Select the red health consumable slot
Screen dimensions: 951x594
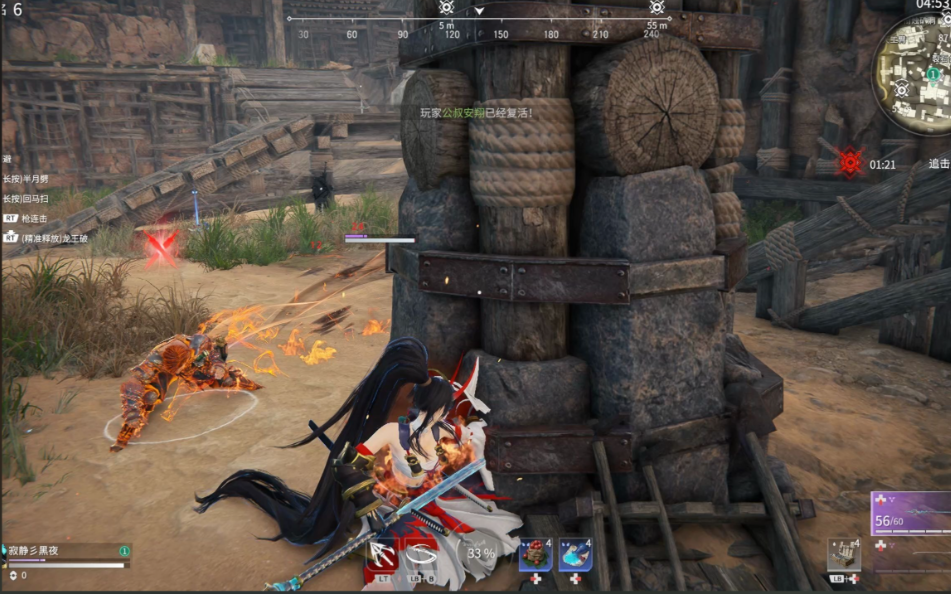[535, 554]
